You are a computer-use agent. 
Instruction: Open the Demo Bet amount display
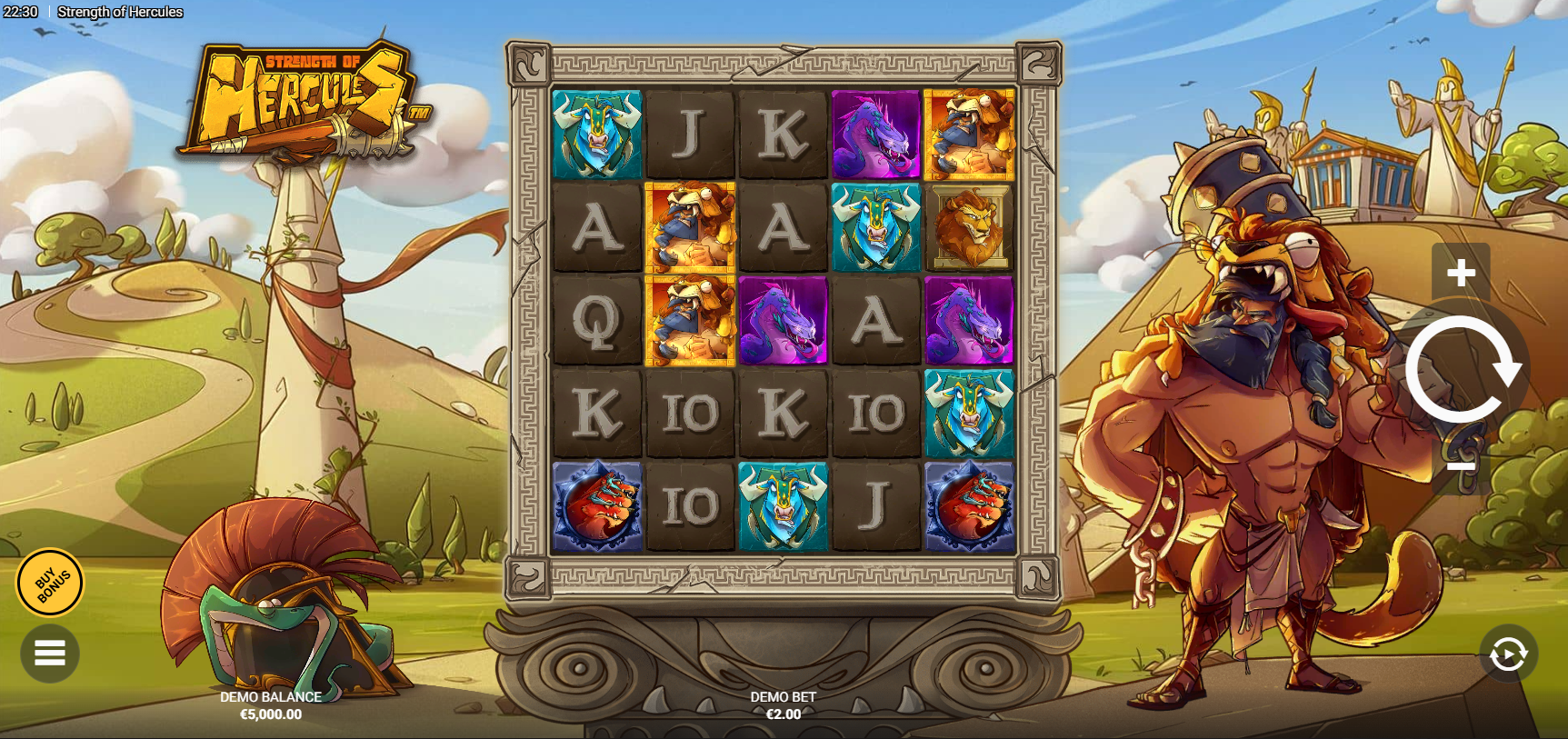click(784, 707)
